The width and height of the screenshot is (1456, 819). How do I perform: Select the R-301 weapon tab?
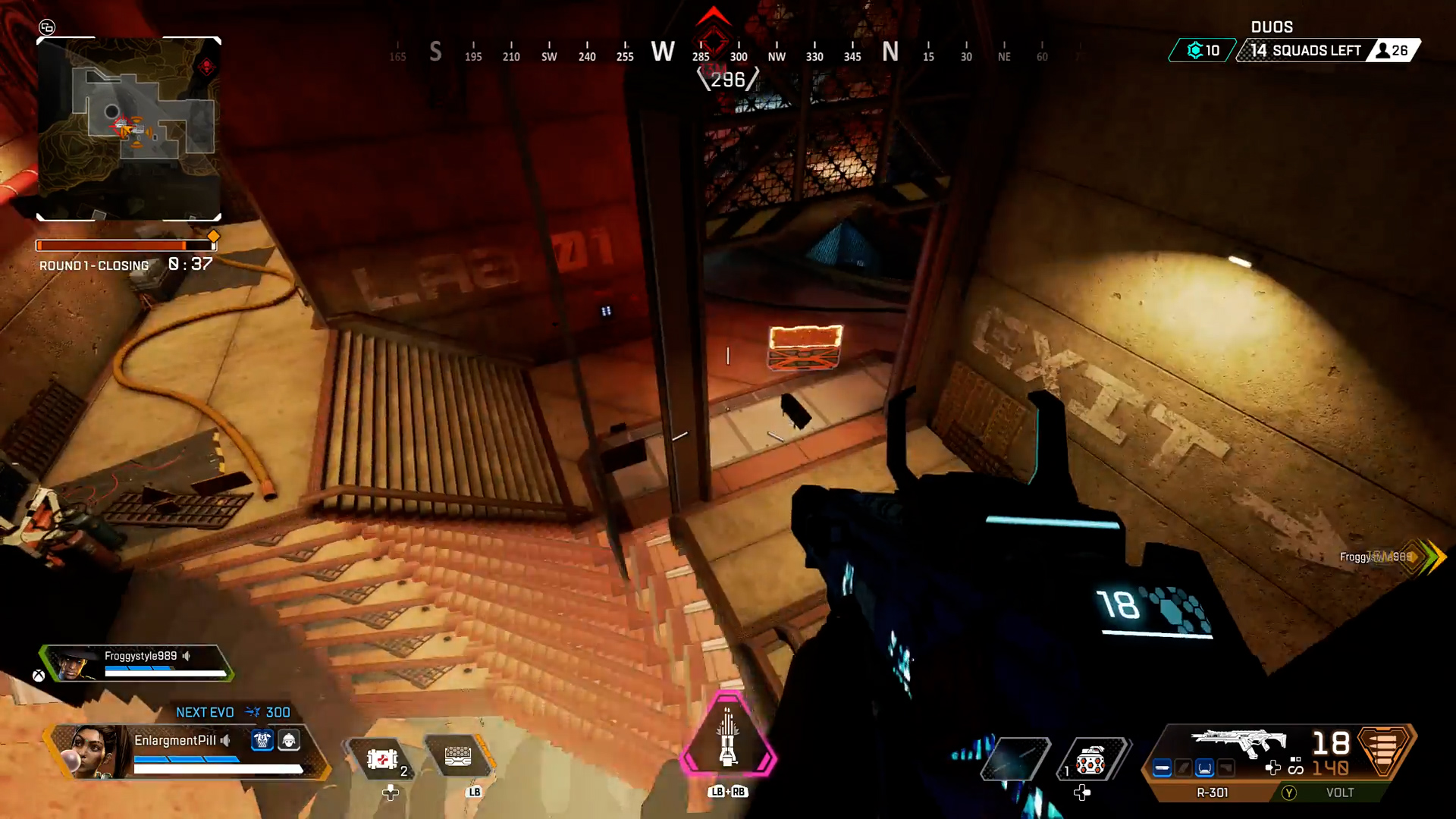[1212, 792]
